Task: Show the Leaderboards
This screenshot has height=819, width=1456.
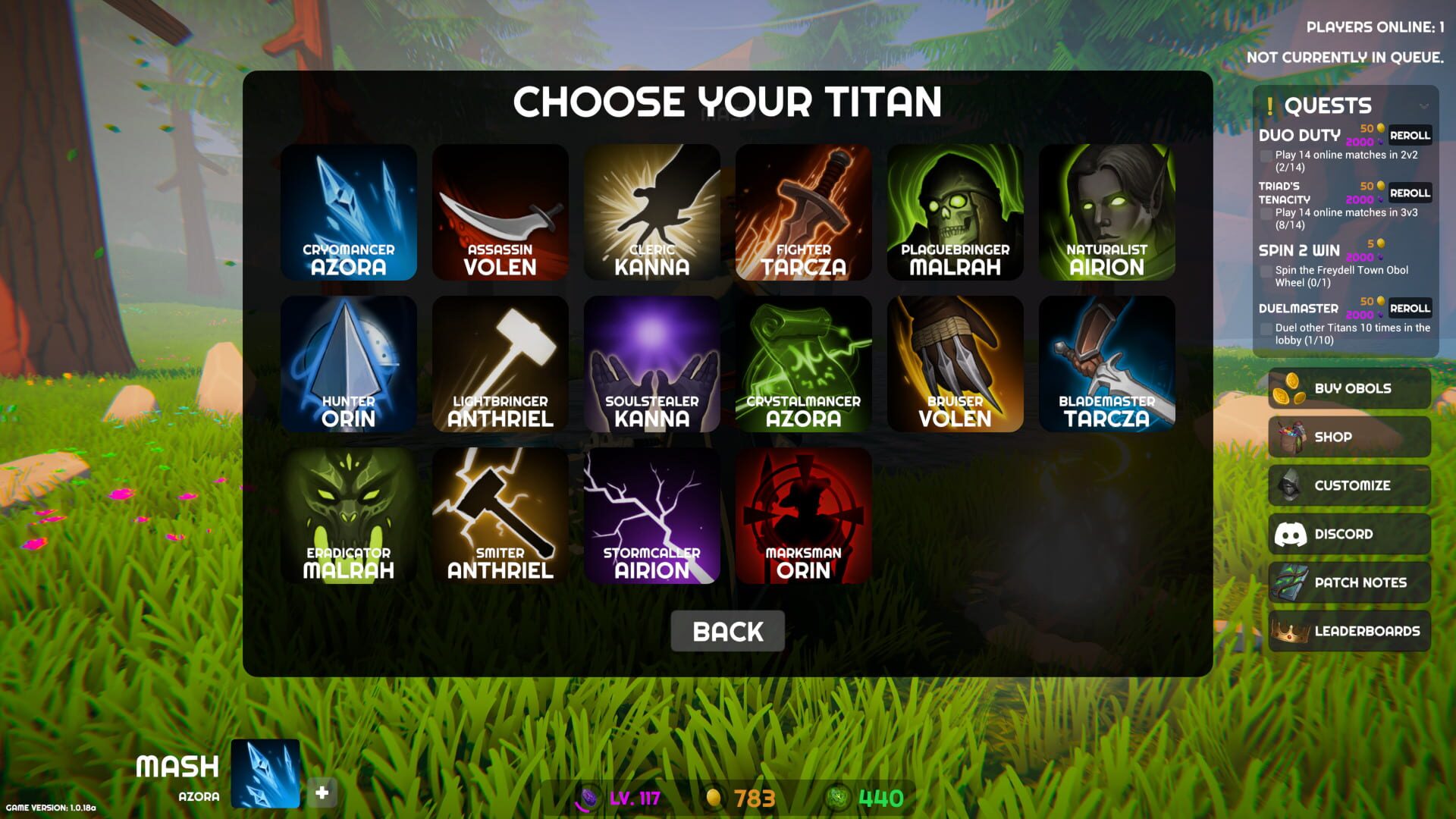Action: 1349,631
